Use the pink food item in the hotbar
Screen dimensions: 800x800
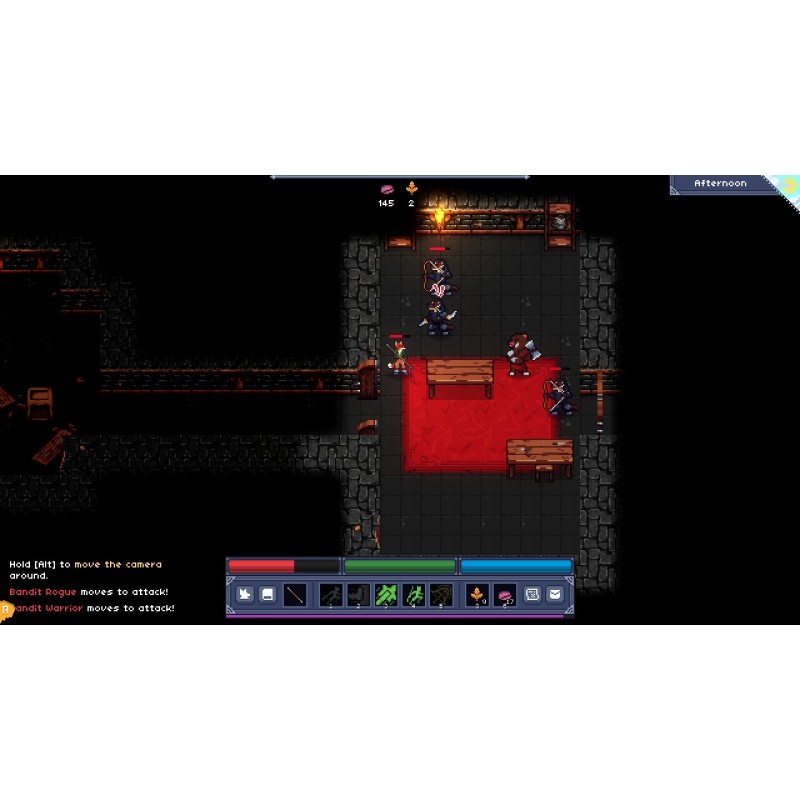coord(505,595)
